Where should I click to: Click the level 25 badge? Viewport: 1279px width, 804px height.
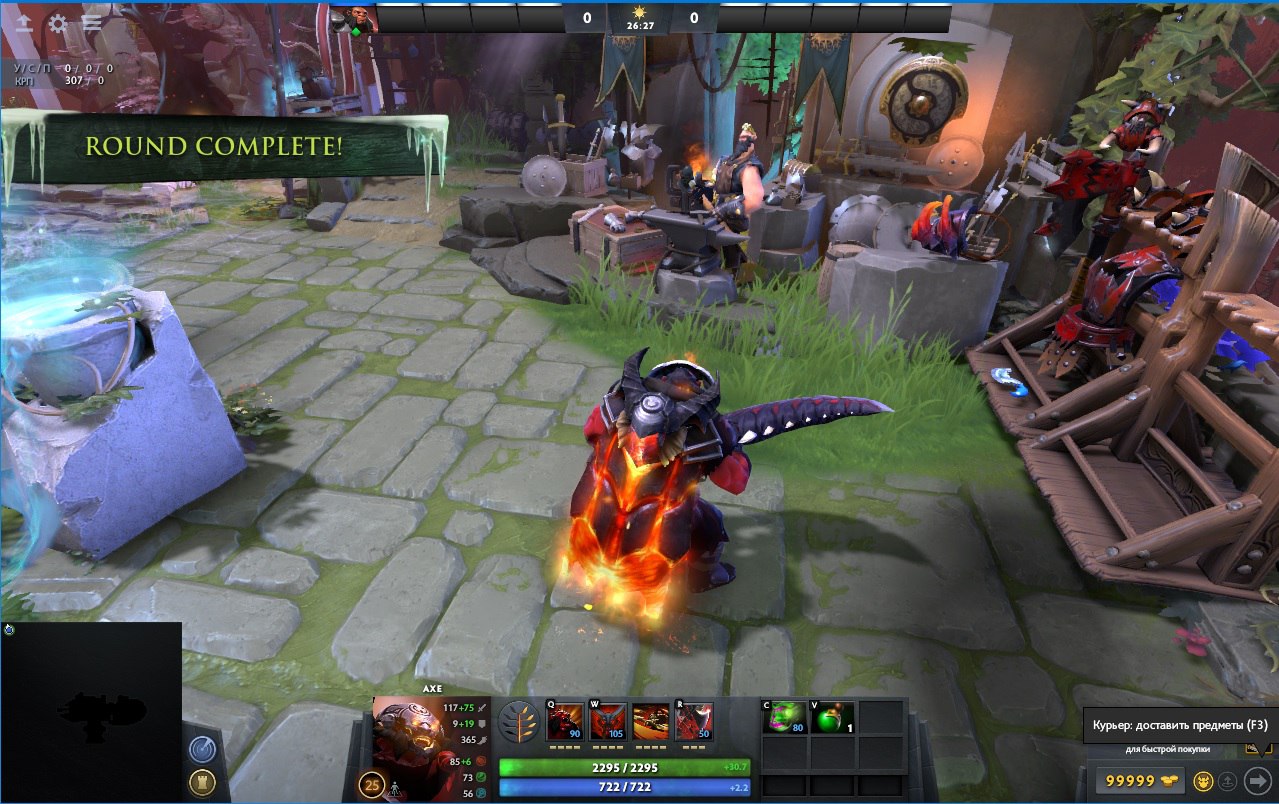[373, 784]
